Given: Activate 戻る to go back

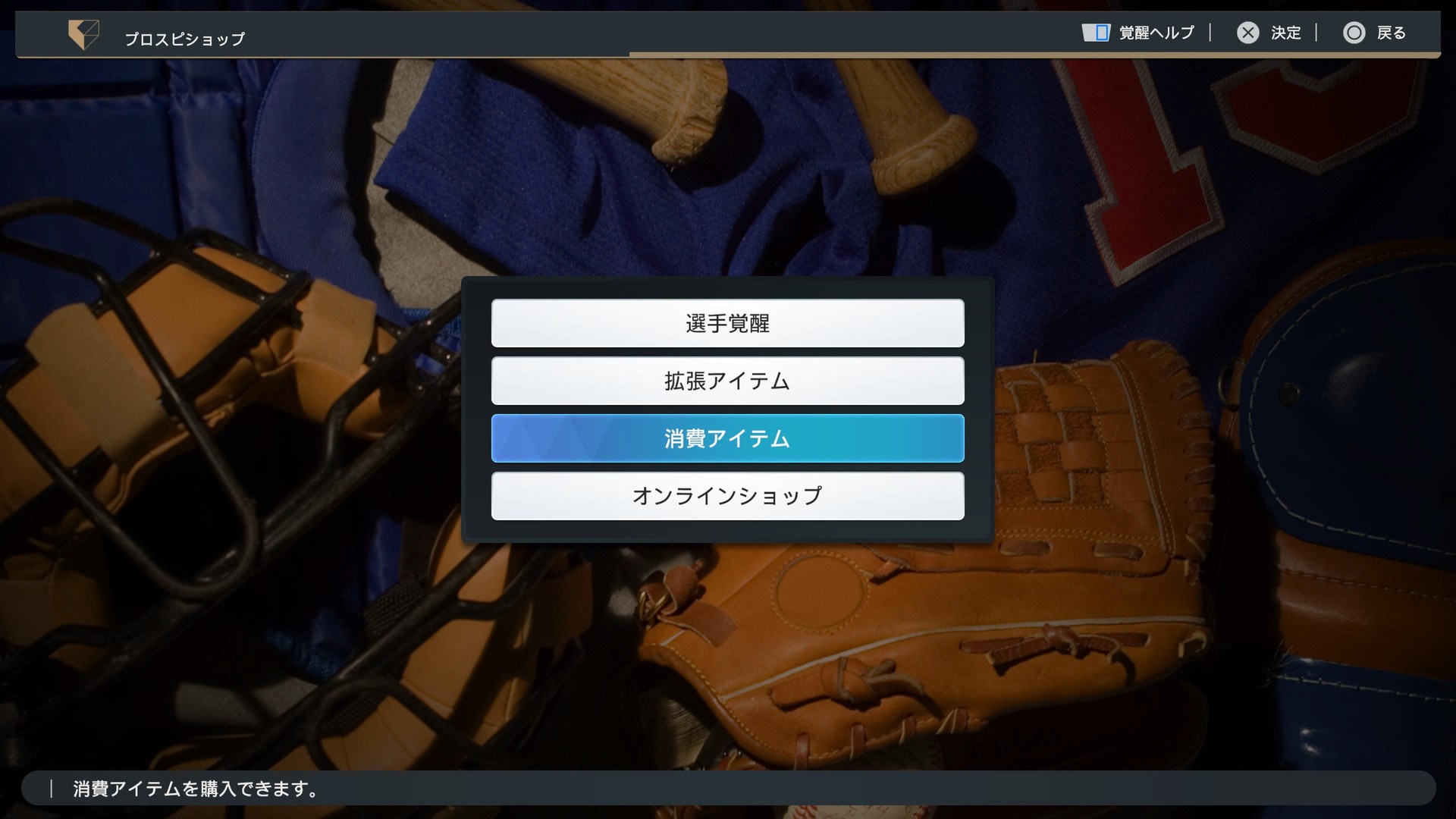Looking at the screenshot, I should 1392,33.
